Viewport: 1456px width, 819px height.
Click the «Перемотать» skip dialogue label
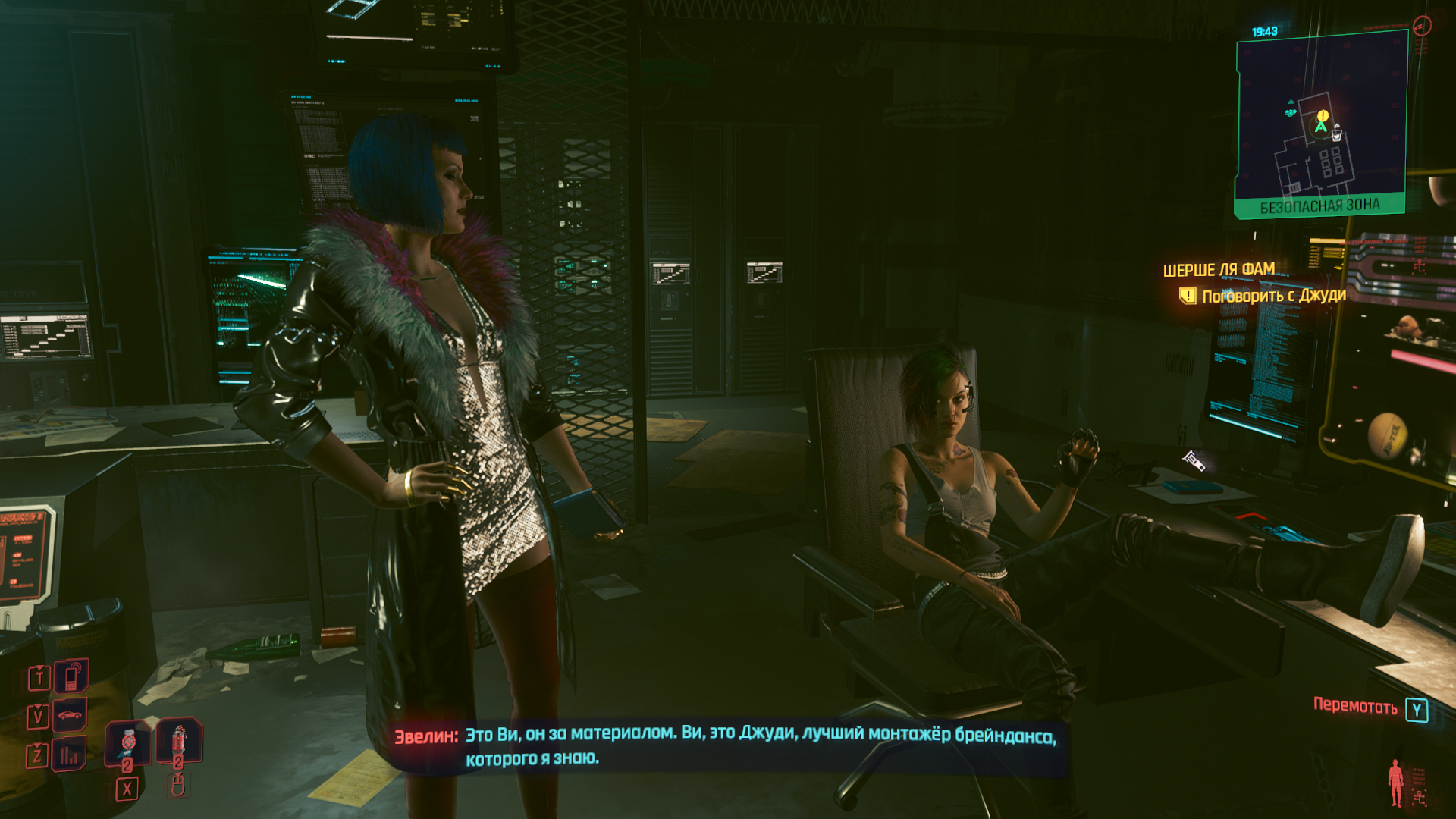(x=1355, y=707)
